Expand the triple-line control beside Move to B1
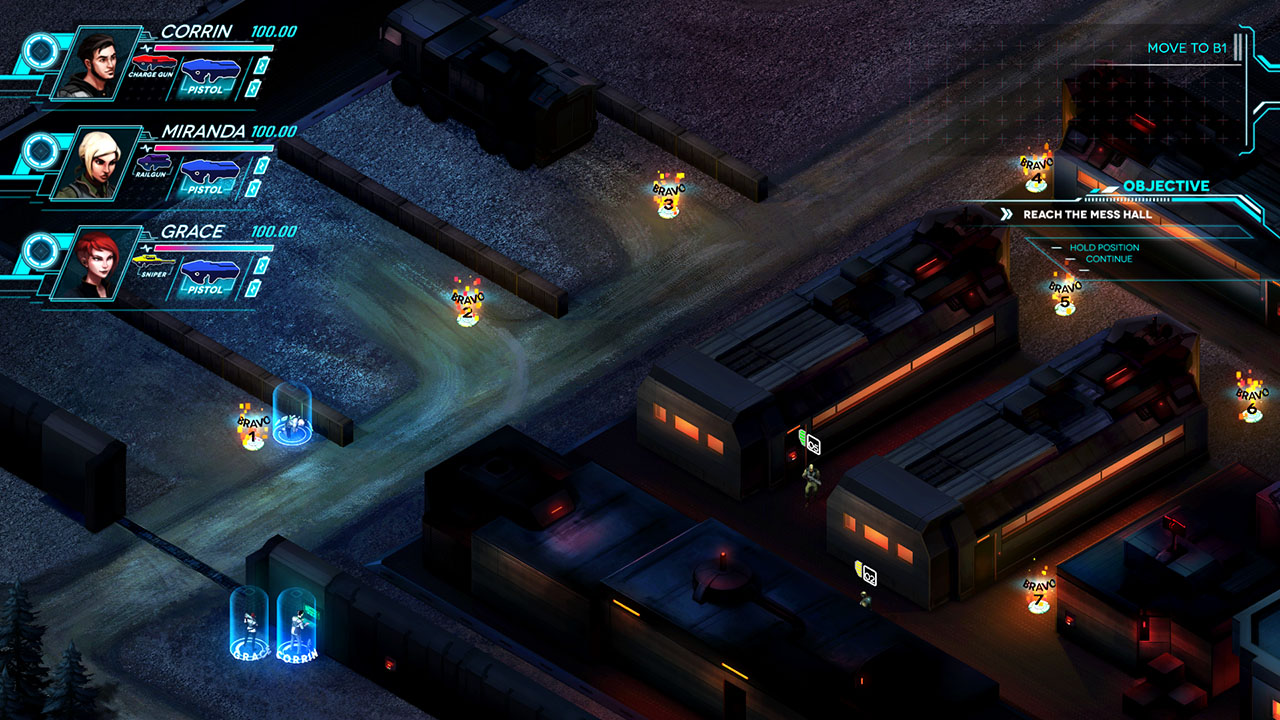The image size is (1280, 720). point(1238,47)
